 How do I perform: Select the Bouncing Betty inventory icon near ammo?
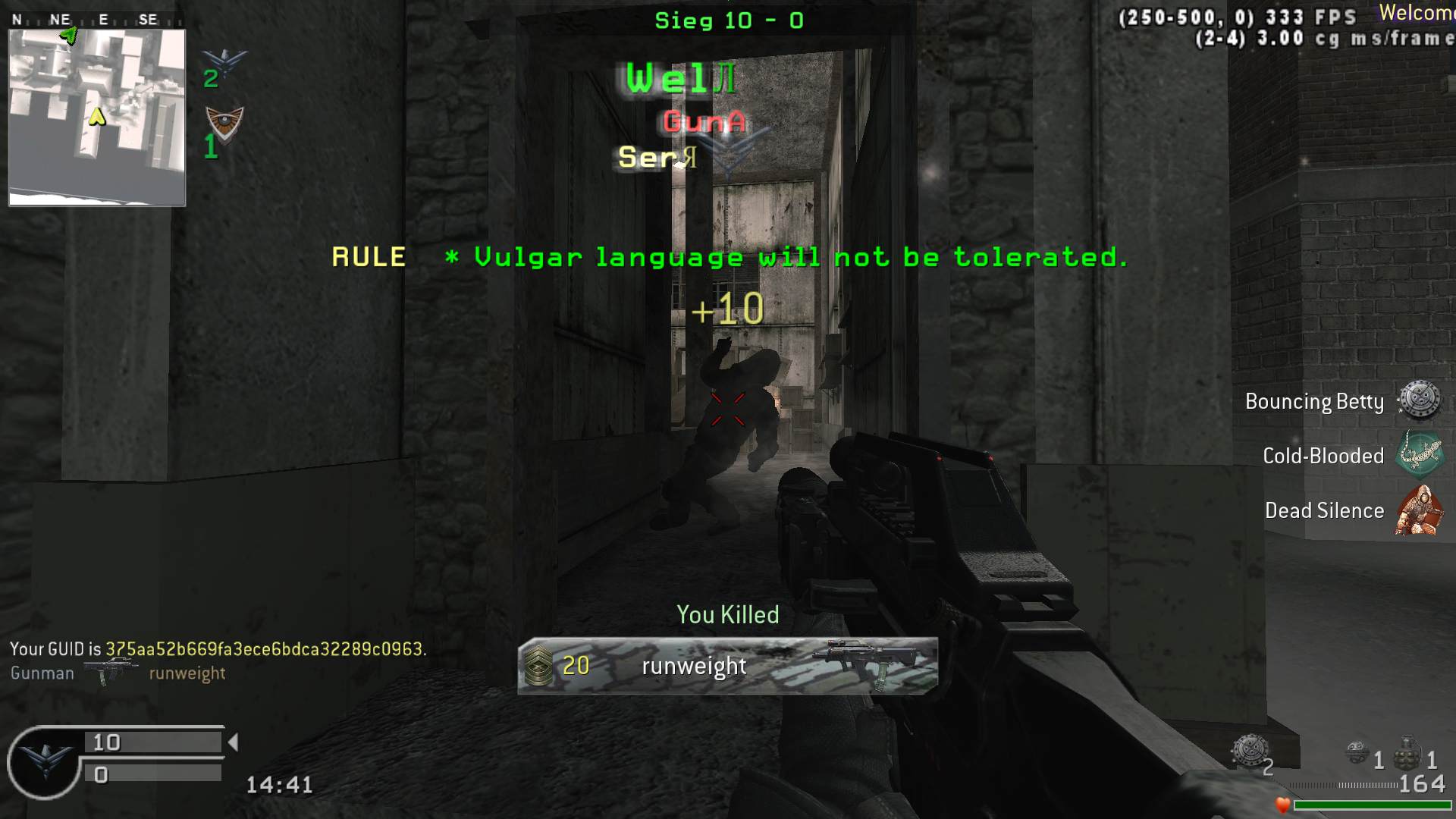click(1248, 751)
